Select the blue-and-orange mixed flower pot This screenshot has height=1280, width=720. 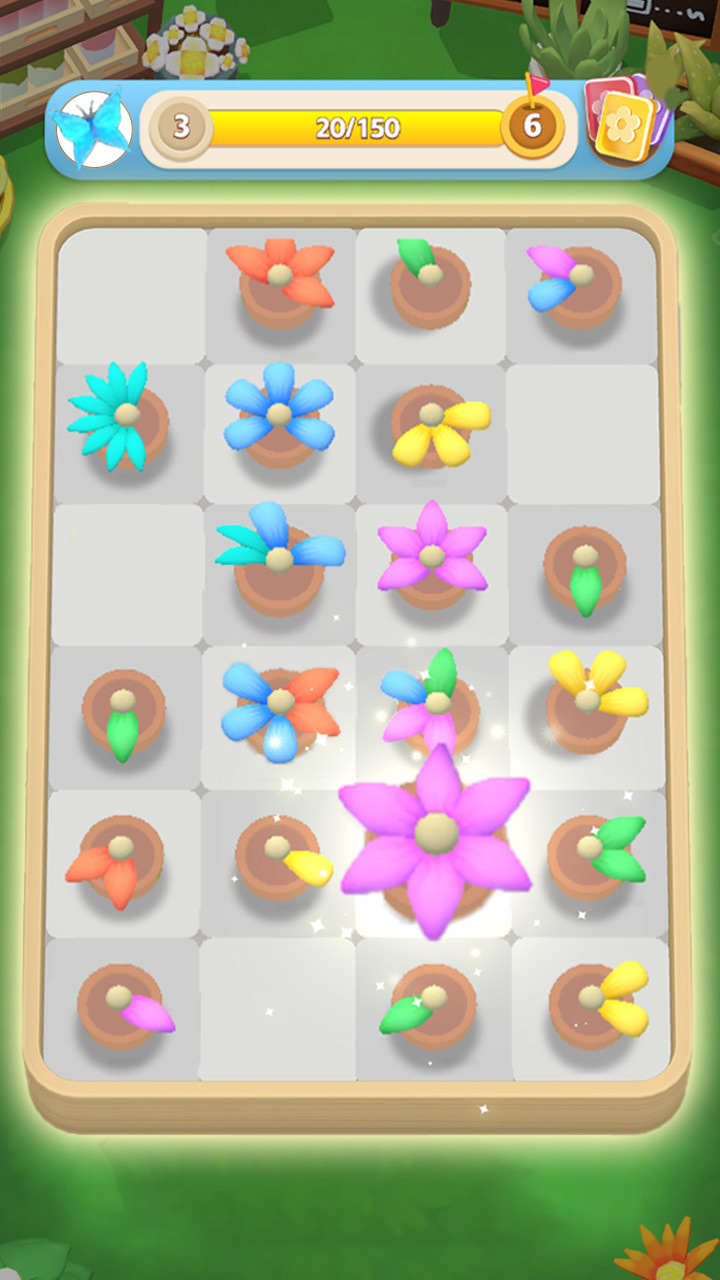pyautogui.click(x=280, y=708)
